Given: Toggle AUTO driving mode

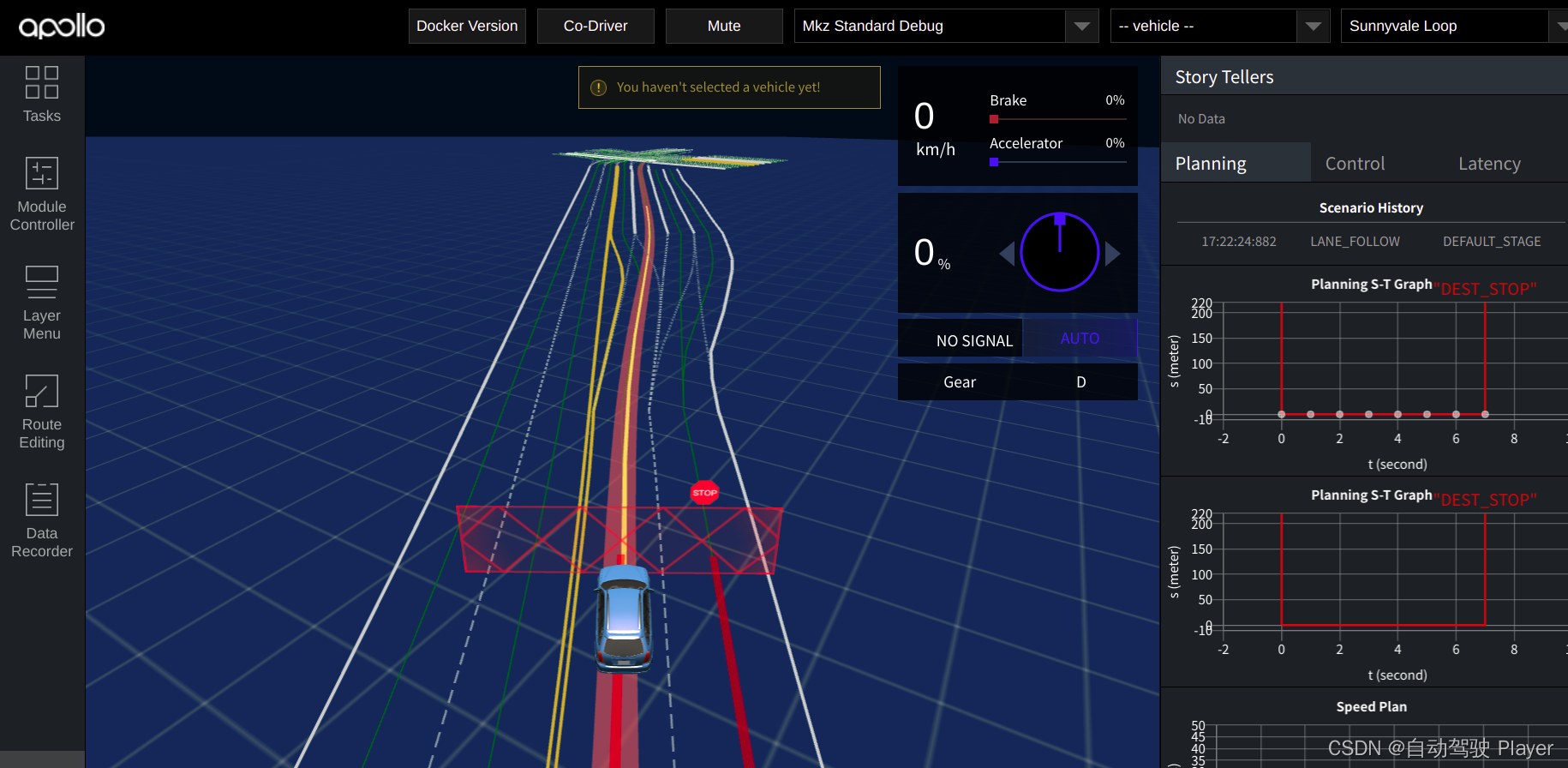Looking at the screenshot, I should 1080,339.
